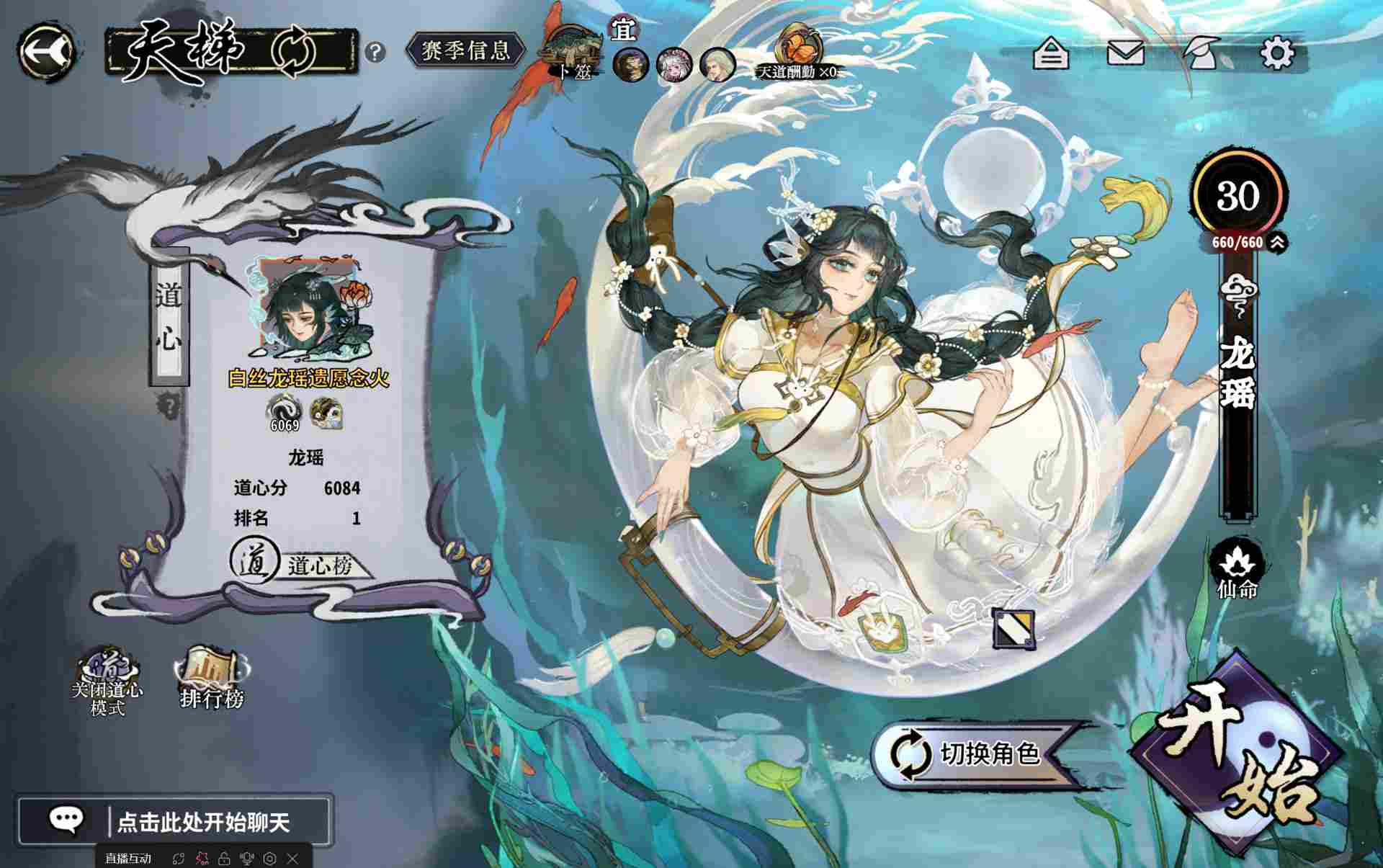Open the 赛季信息 season info
Viewport: 1383px width, 868px height.
[x=464, y=50]
